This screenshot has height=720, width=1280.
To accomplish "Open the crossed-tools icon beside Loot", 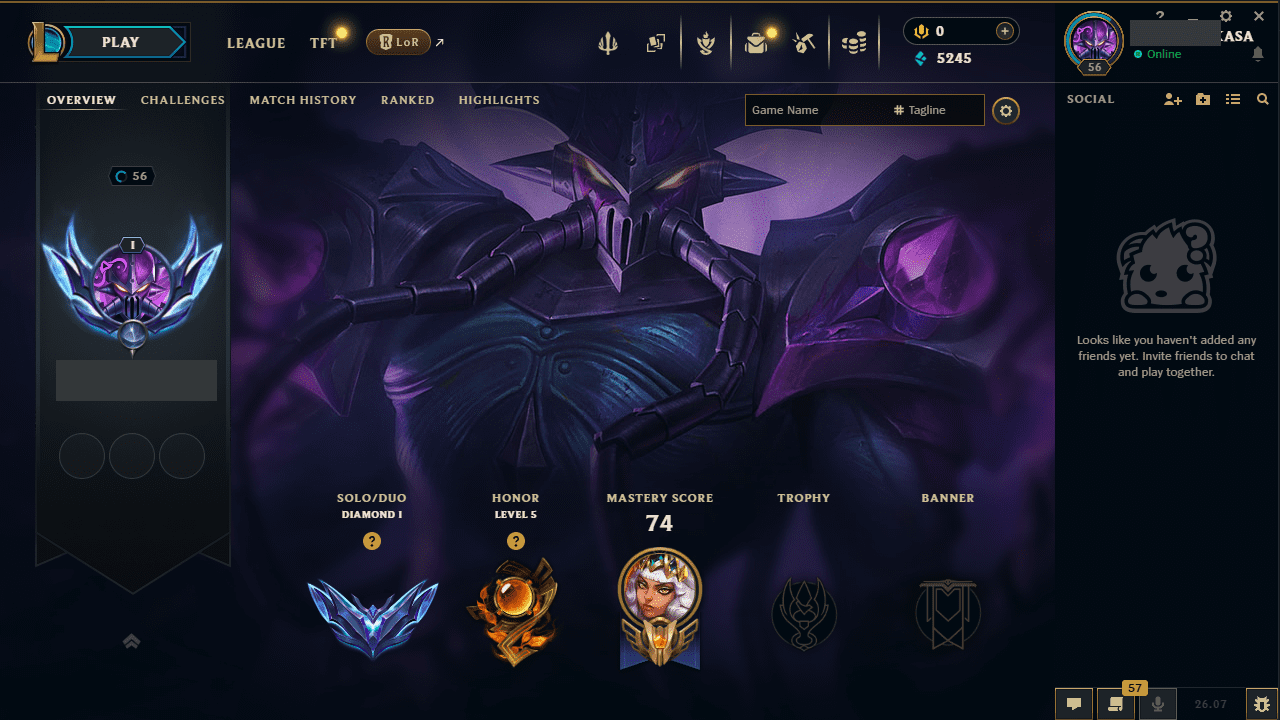I will tap(804, 42).
